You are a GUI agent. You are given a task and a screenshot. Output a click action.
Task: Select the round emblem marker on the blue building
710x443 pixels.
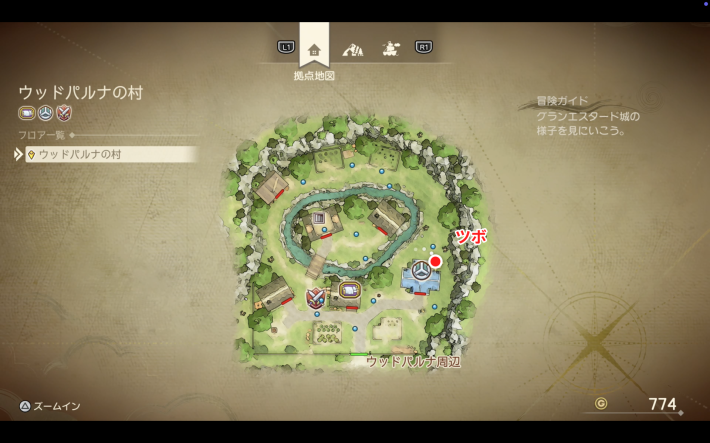(x=422, y=271)
